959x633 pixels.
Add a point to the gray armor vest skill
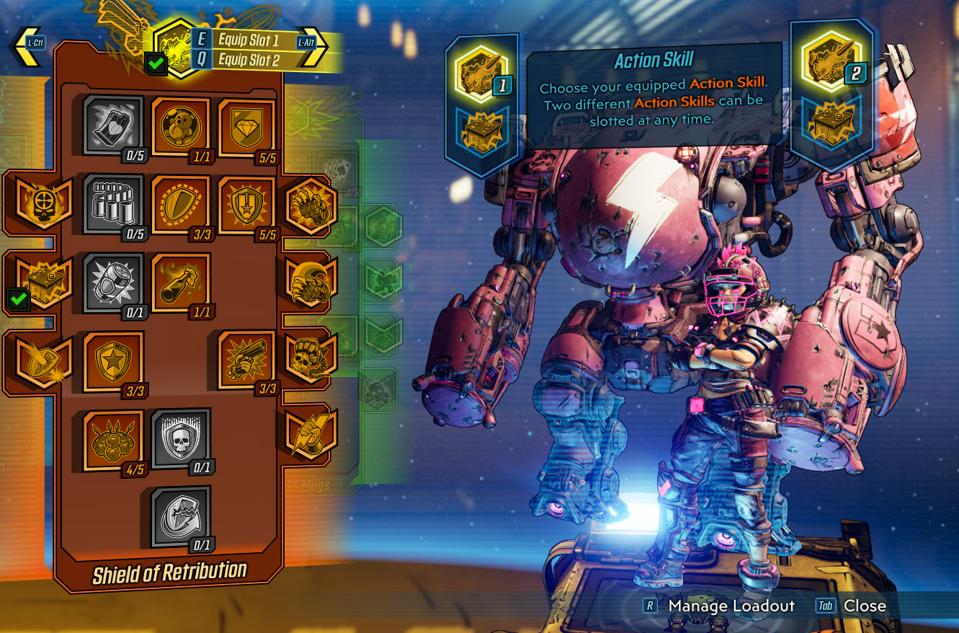coord(111,125)
